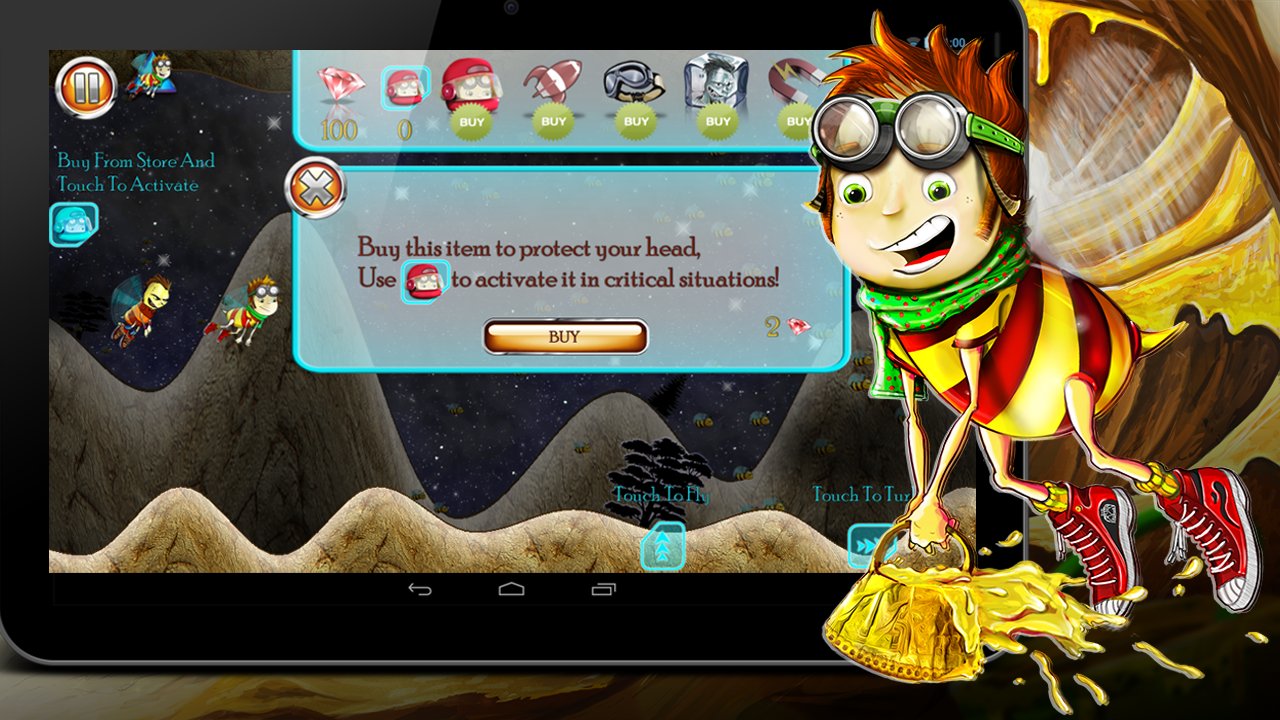Tap the Android home navigation button
The image size is (1280, 720).
coord(512,589)
